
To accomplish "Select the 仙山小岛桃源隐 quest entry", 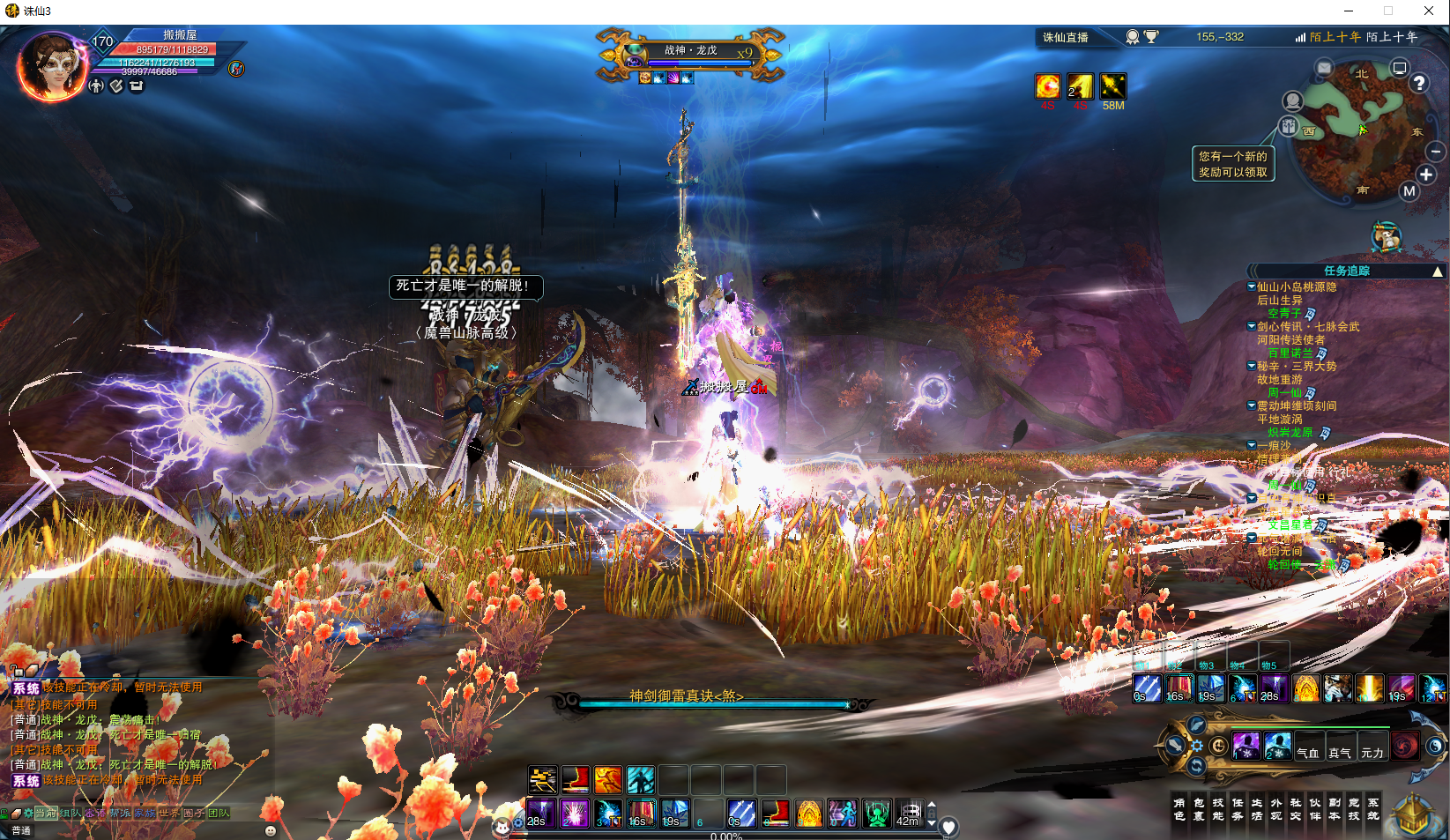I will pos(1296,287).
